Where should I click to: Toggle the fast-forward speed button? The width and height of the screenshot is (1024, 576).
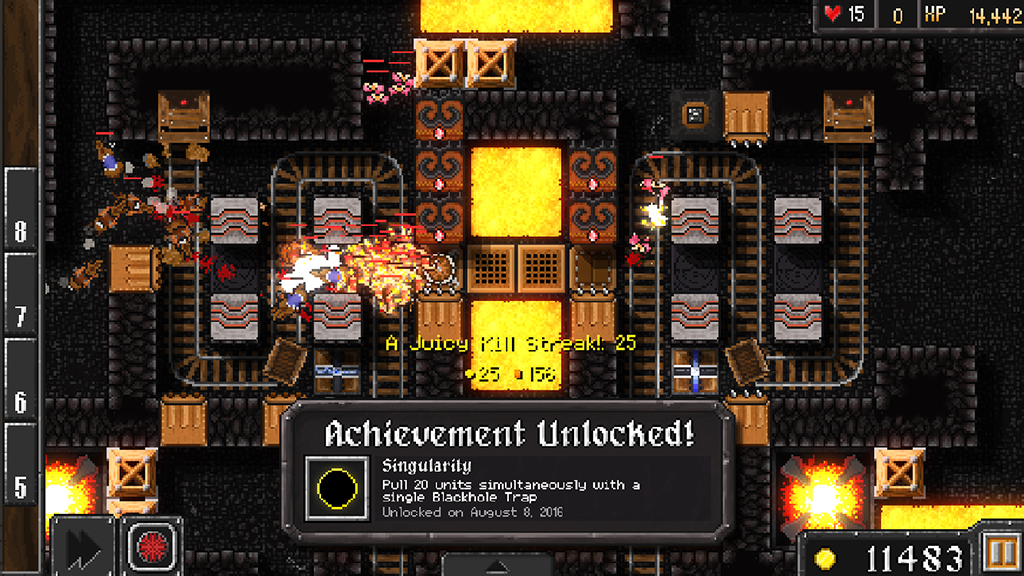click(82, 546)
